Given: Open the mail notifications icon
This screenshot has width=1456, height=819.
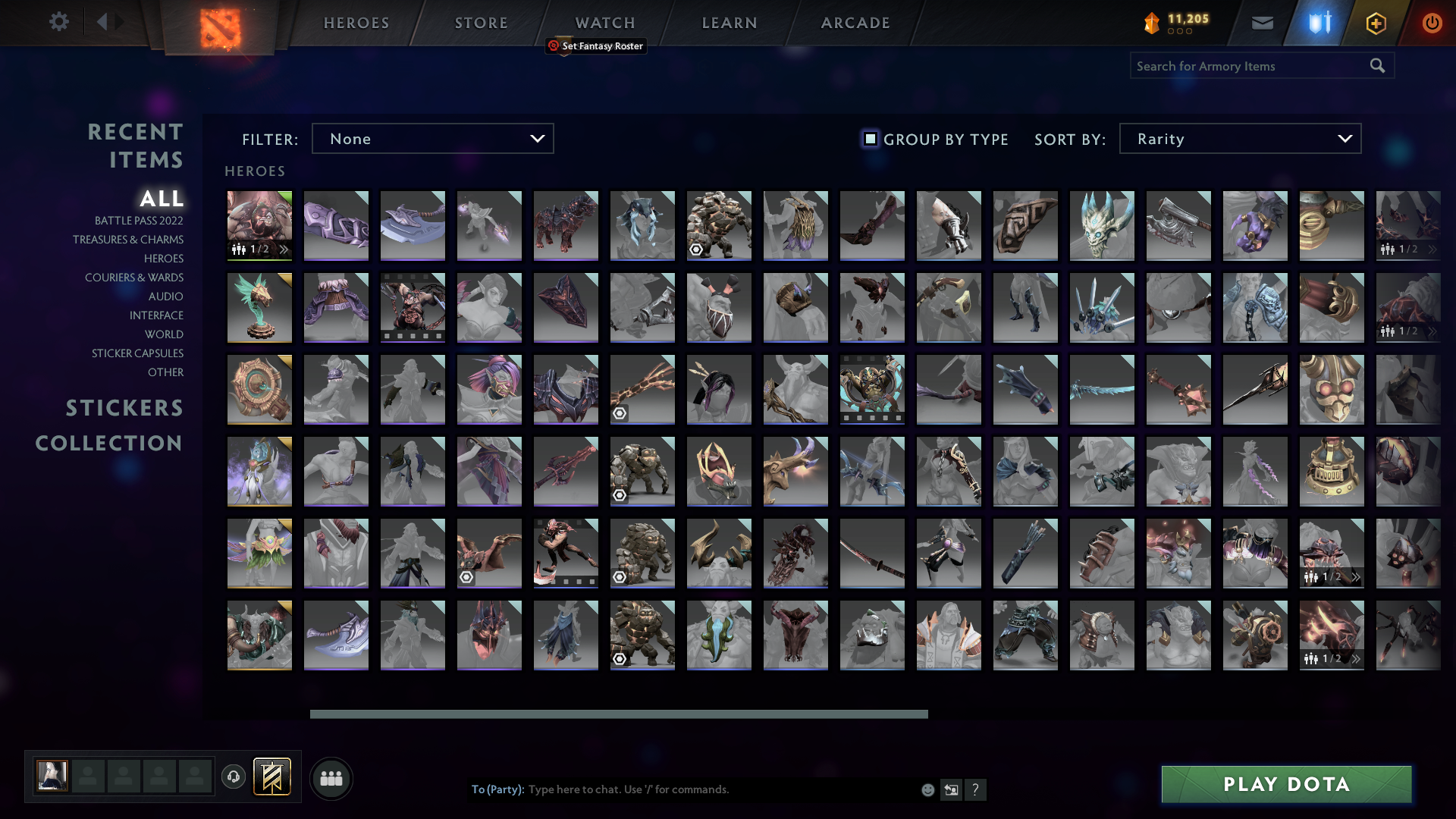Looking at the screenshot, I should click(1262, 23).
